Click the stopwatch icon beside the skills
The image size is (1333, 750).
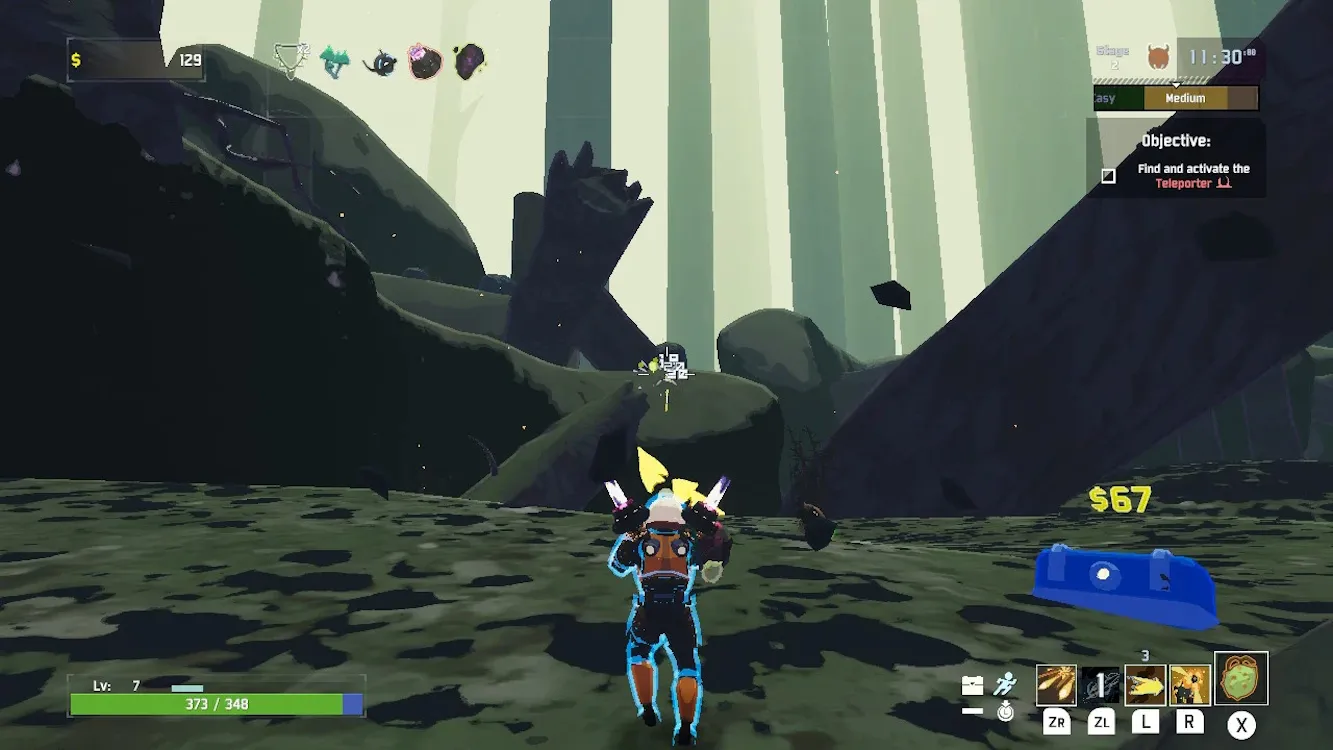1005,712
